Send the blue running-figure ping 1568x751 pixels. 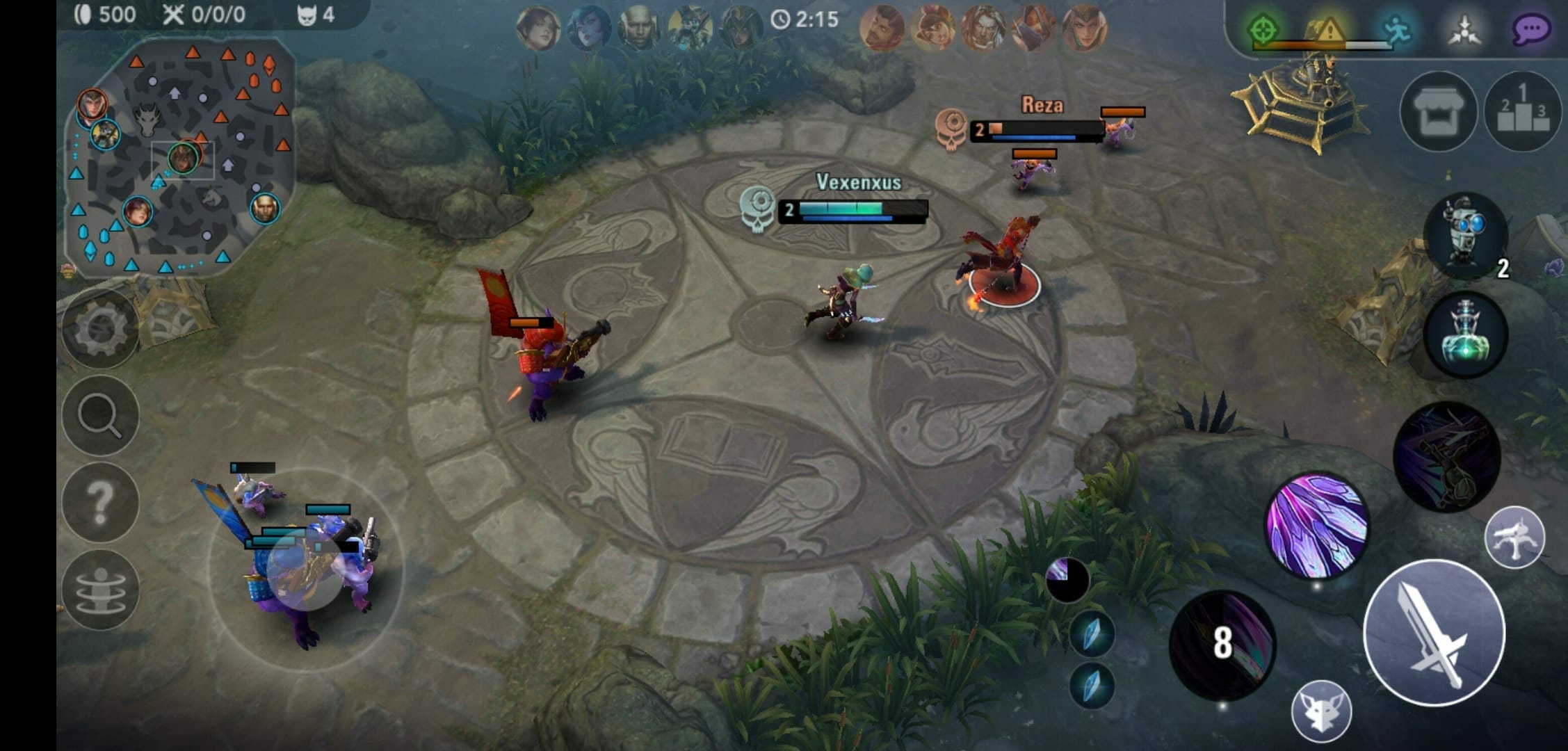1396,30
